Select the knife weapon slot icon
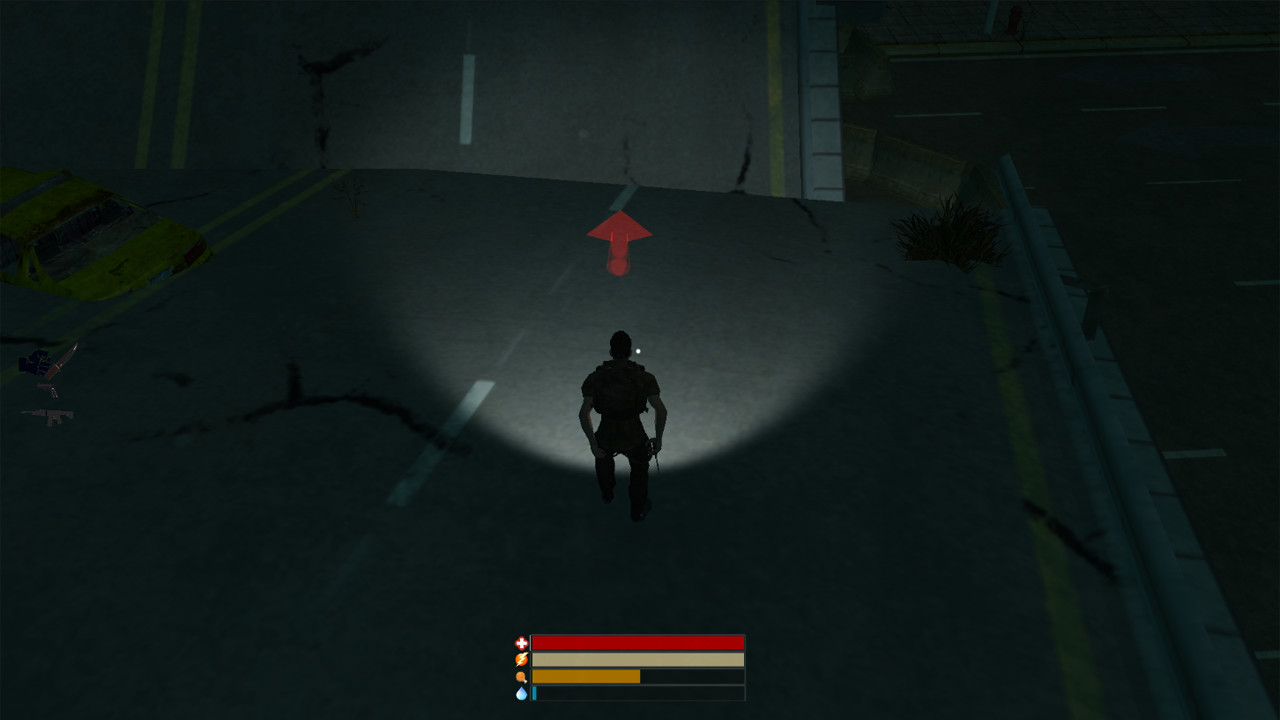The width and height of the screenshot is (1280, 720). tap(62, 362)
